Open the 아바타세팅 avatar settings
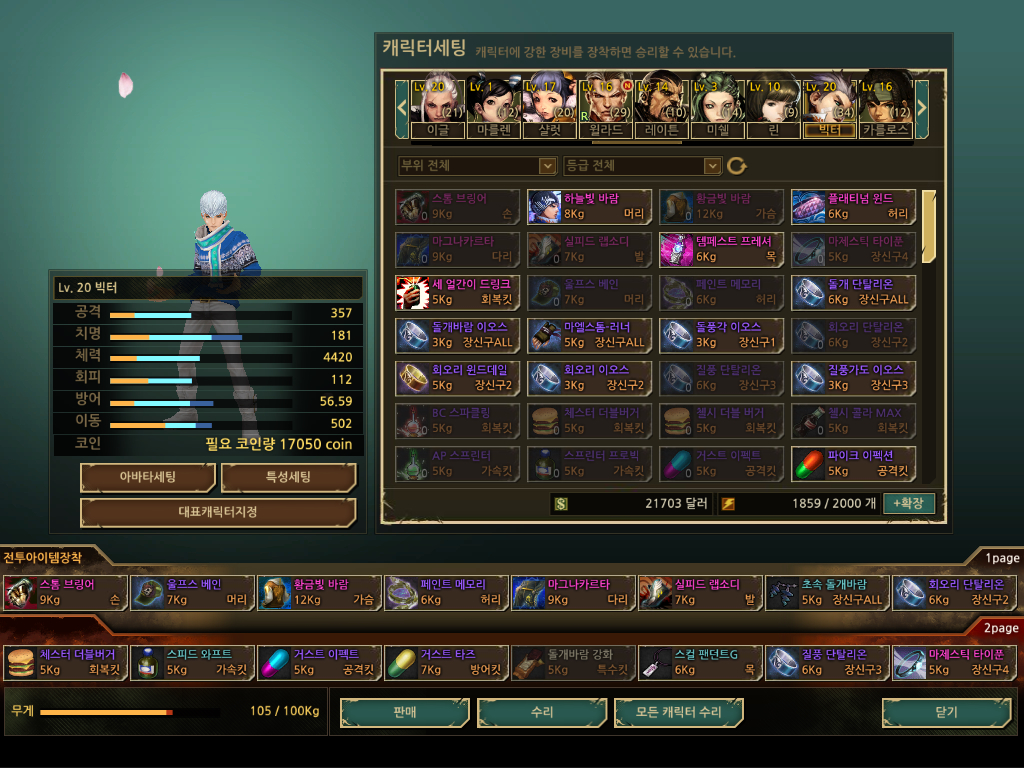Viewport: 1024px width, 768px height. point(147,477)
